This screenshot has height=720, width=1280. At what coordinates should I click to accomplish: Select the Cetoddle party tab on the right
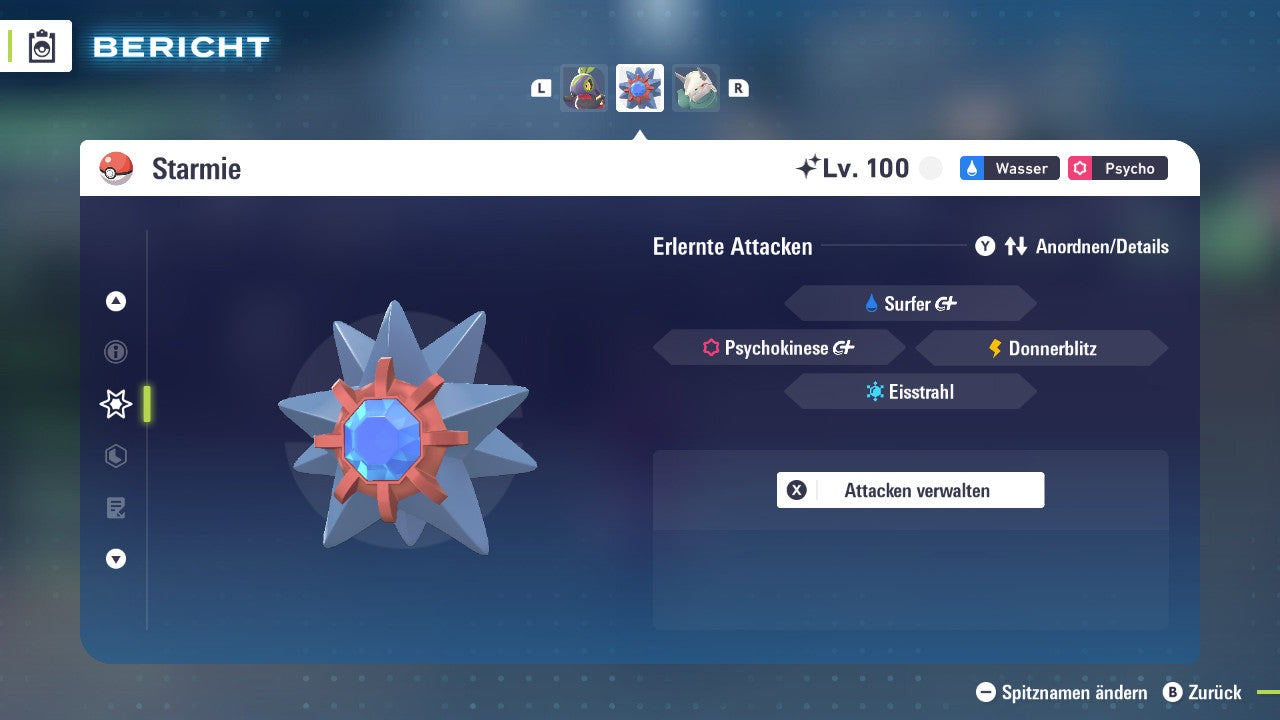pos(696,87)
